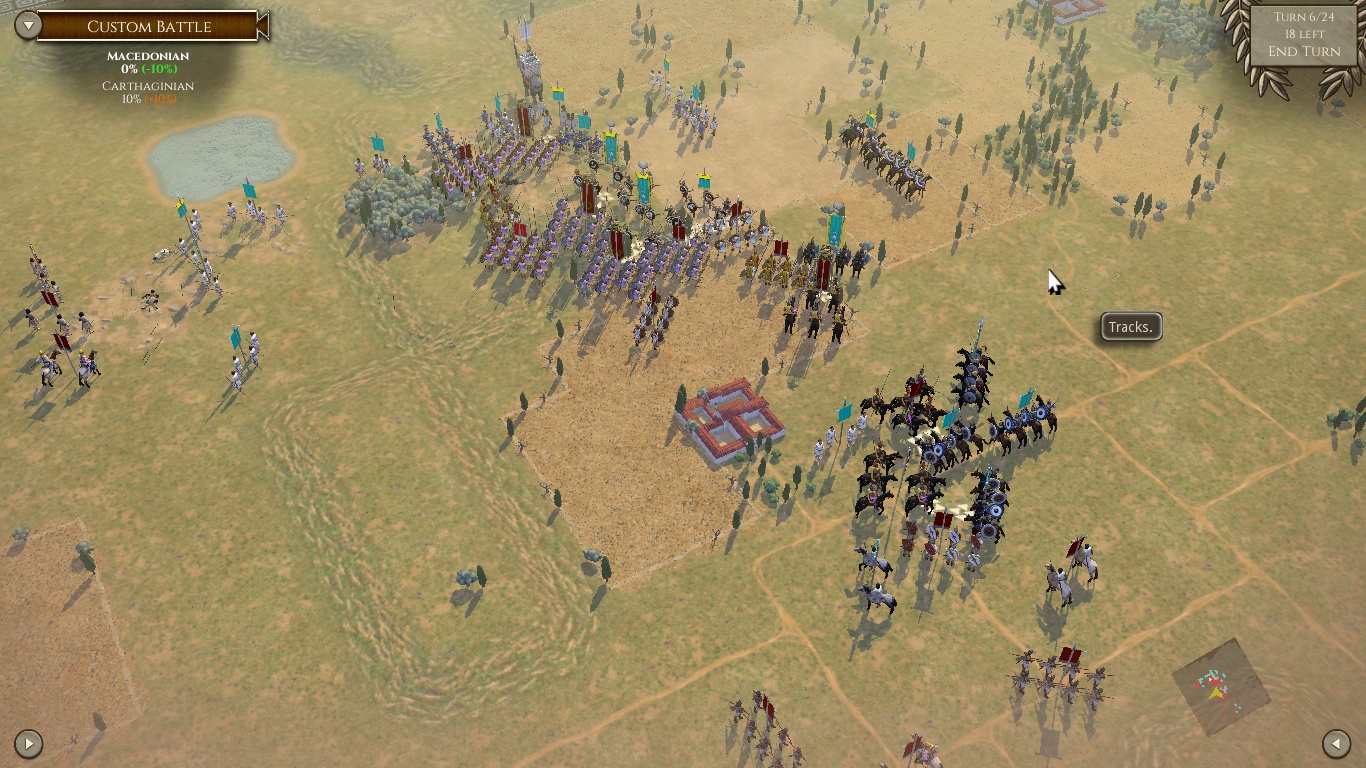Open the bottom-left side panel arrow
The height and width of the screenshot is (768, 1366).
(x=29, y=743)
